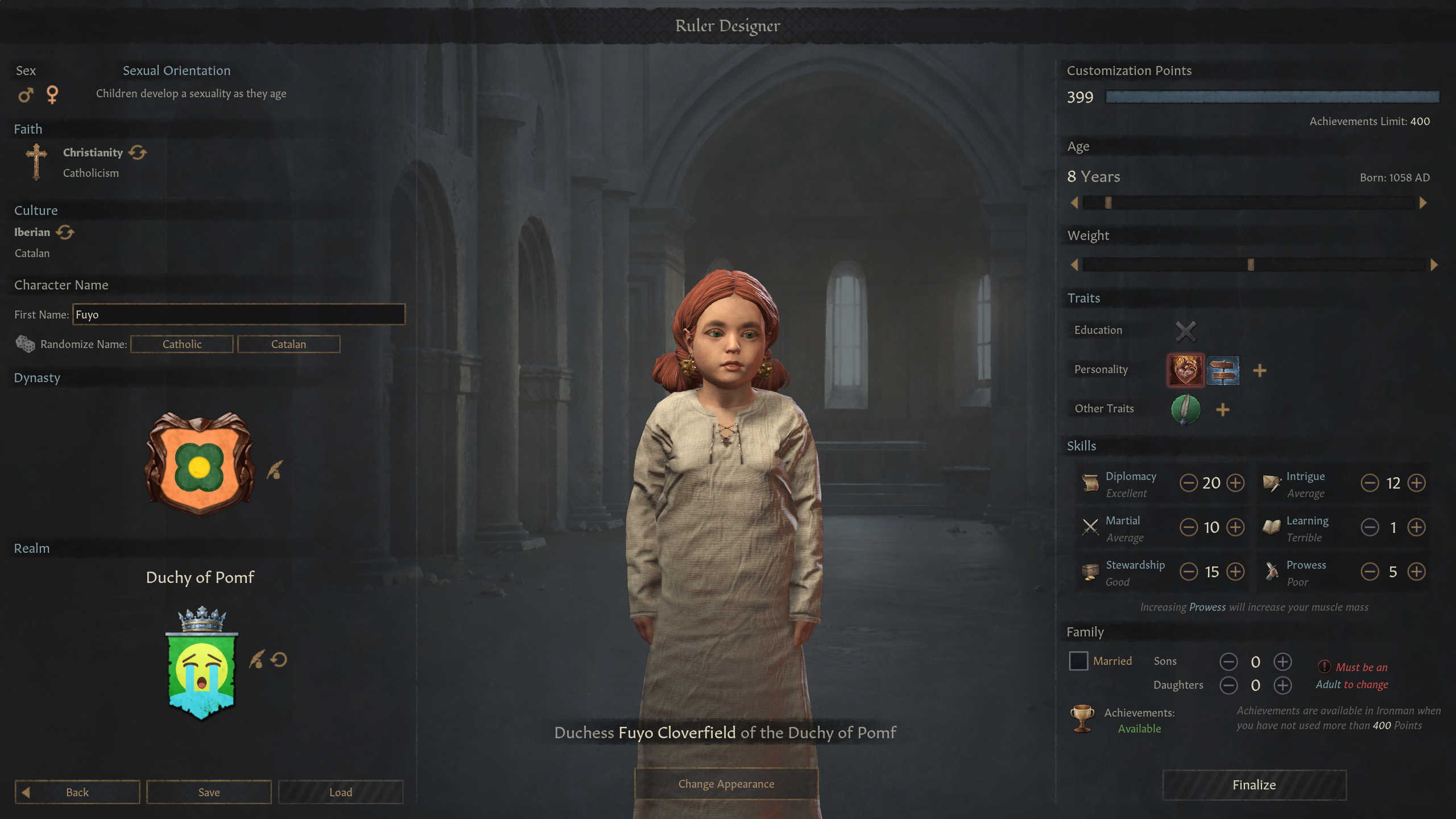1456x819 pixels.
Task: Randomize name using Catalan names
Action: click(288, 344)
